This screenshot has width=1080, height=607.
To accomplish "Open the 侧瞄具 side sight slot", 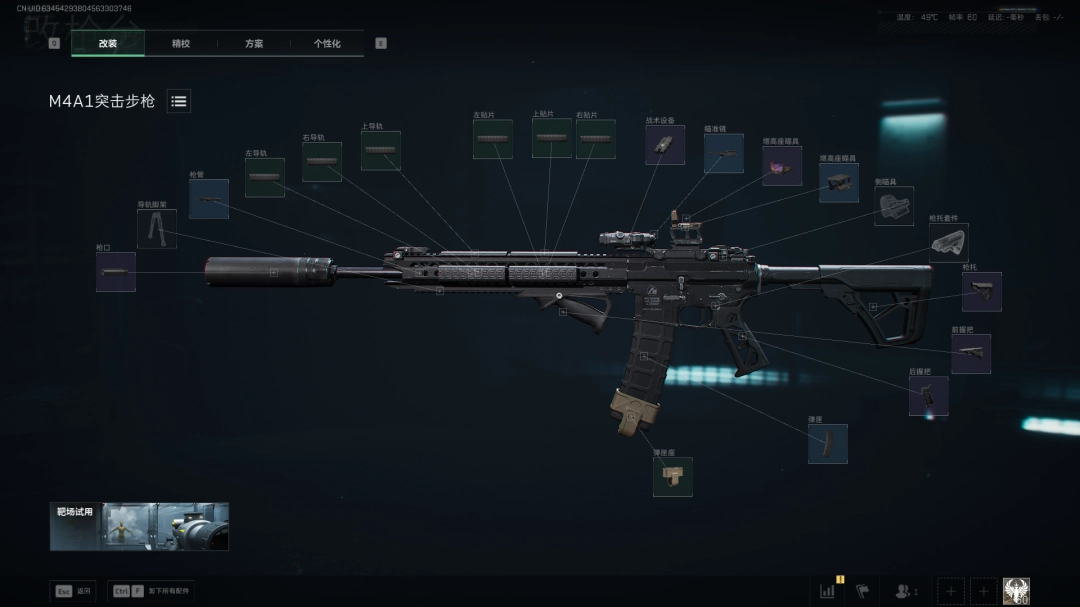I will [893, 205].
